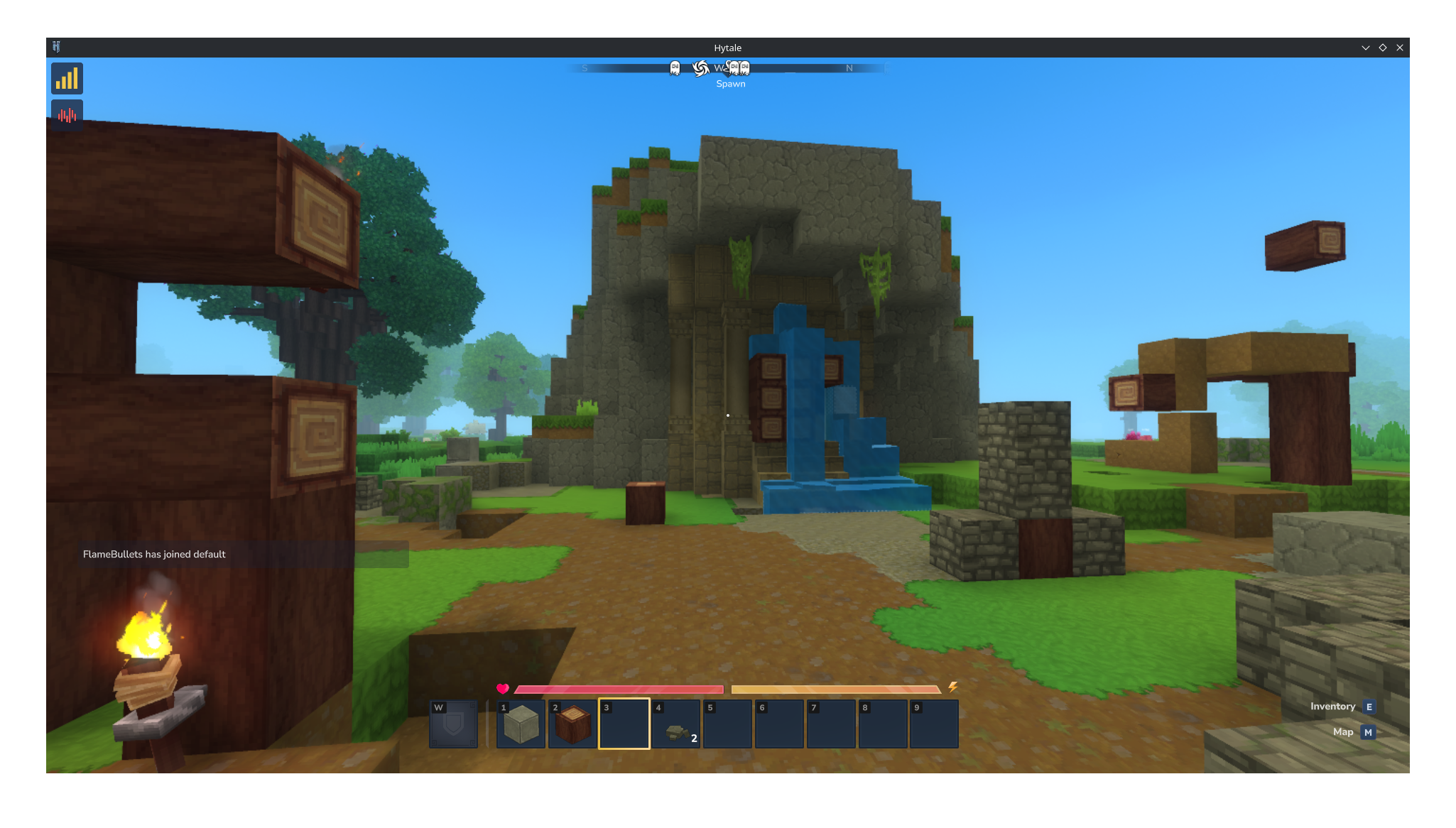The width and height of the screenshot is (1456, 828).
Task: Select the stone block in hotbar slot 1
Action: pos(521,724)
